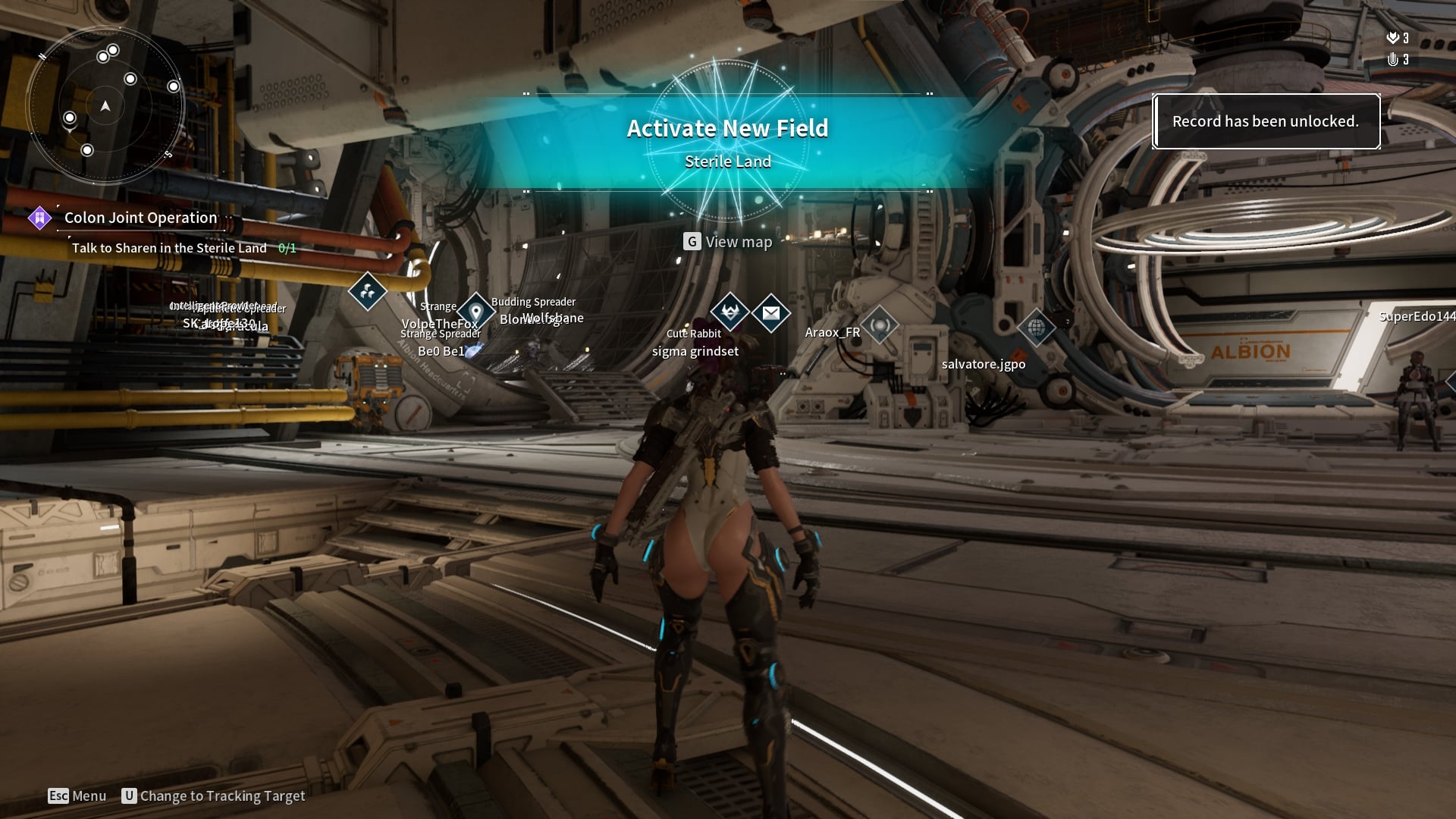This screenshot has height=819, width=1456.
Task: Click the diamond marker left of the envelope
Action: point(730,312)
